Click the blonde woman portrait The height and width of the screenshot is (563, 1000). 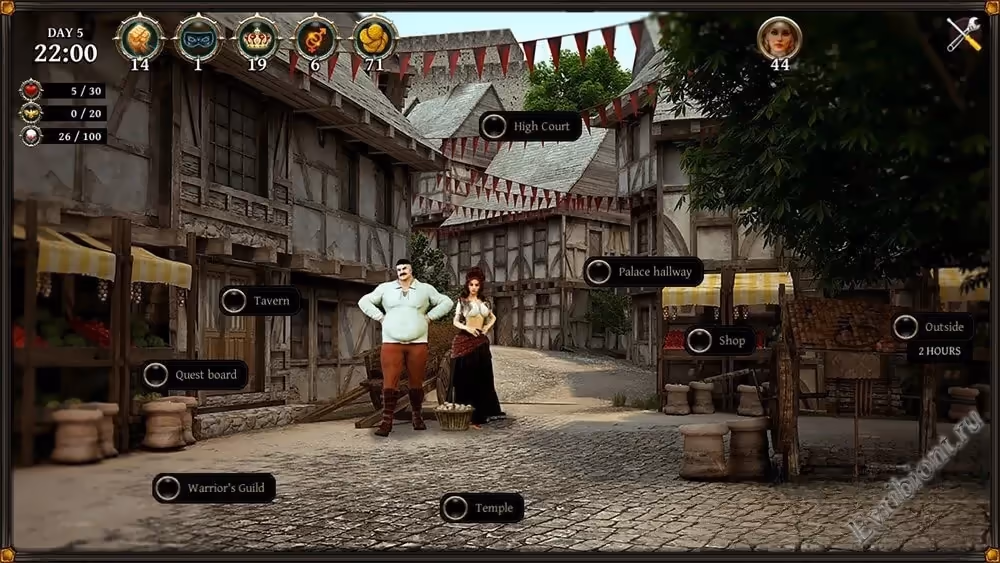tap(779, 38)
